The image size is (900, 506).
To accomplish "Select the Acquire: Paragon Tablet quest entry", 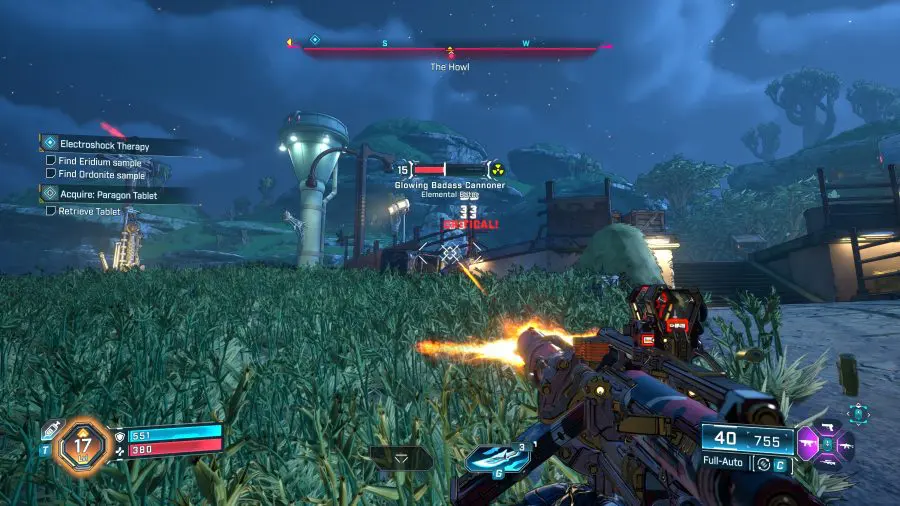I will 108,194.
